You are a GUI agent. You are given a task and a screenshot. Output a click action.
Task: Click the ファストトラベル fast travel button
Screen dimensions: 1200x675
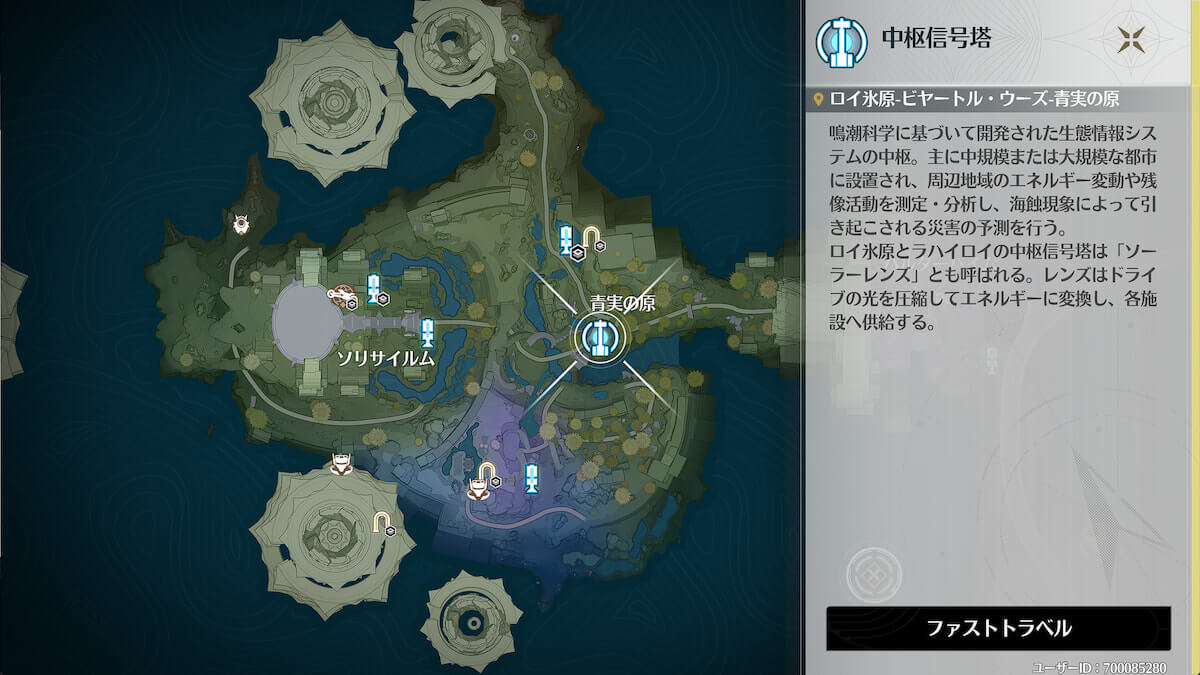pyautogui.click(x=998, y=628)
